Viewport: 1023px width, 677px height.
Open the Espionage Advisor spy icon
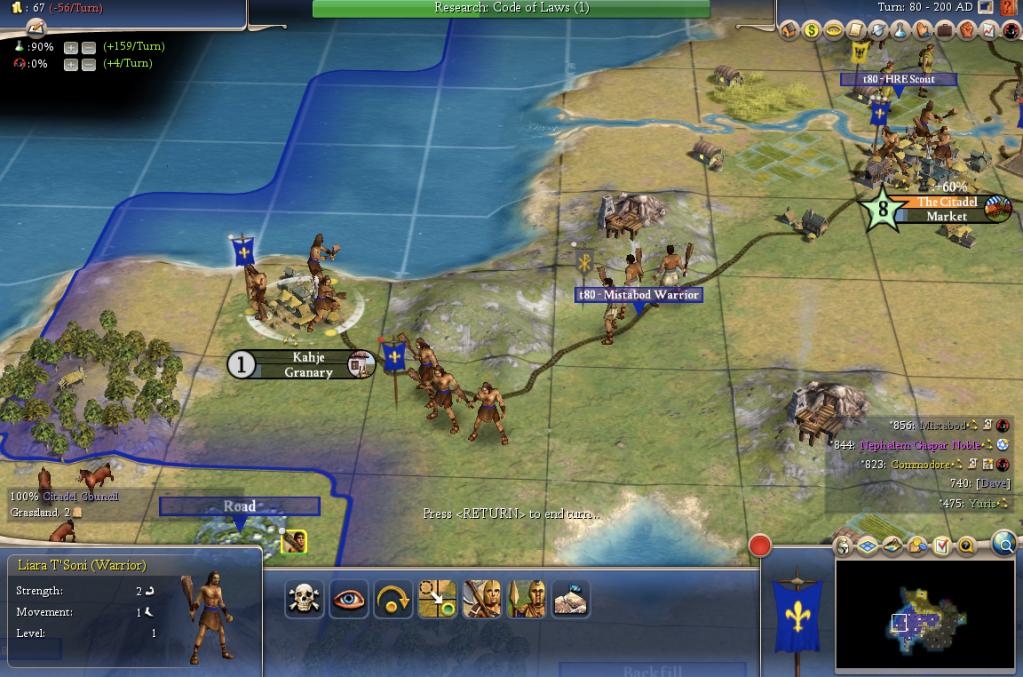tap(1009, 30)
